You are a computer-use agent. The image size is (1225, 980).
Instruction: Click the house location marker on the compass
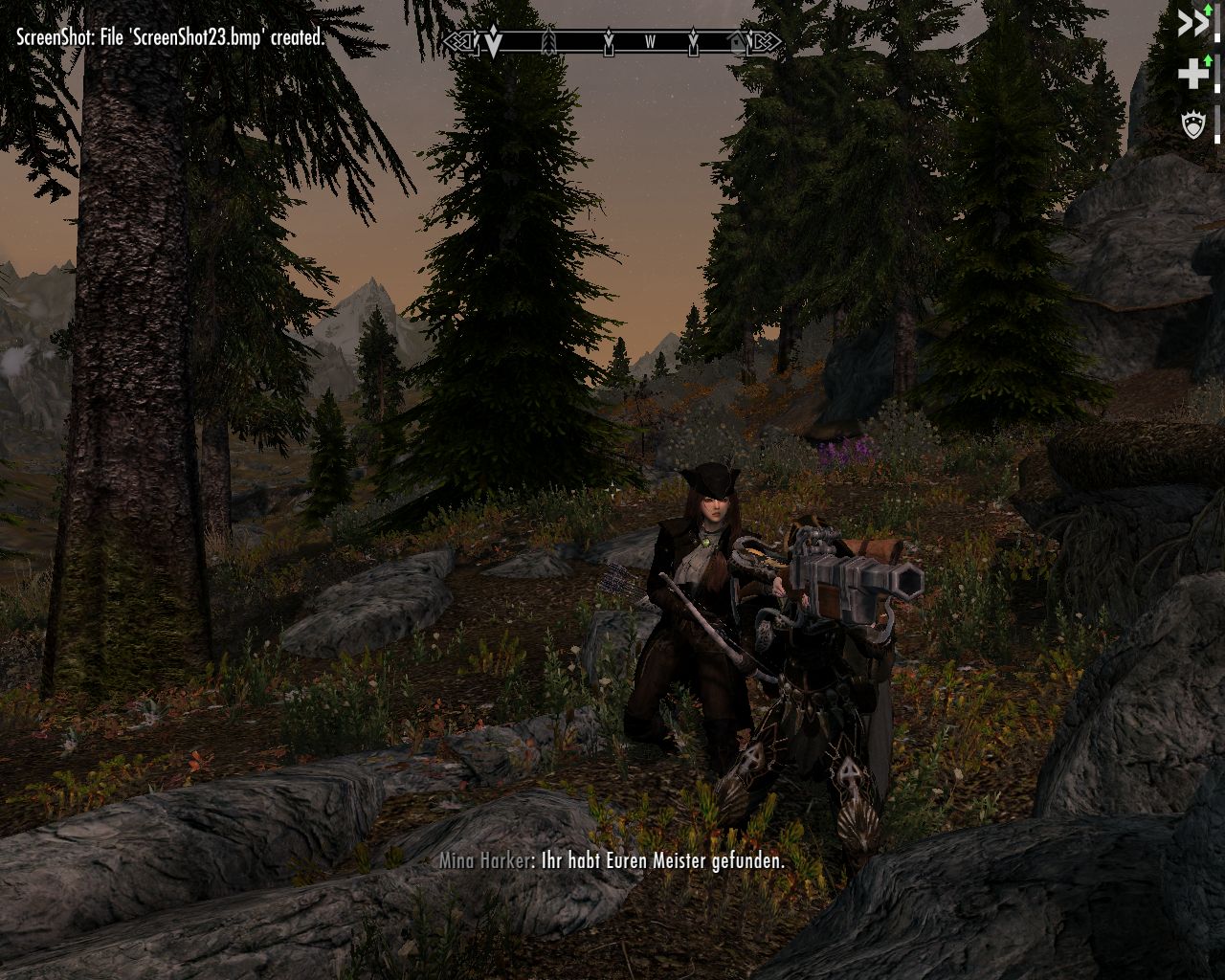tap(736, 42)
